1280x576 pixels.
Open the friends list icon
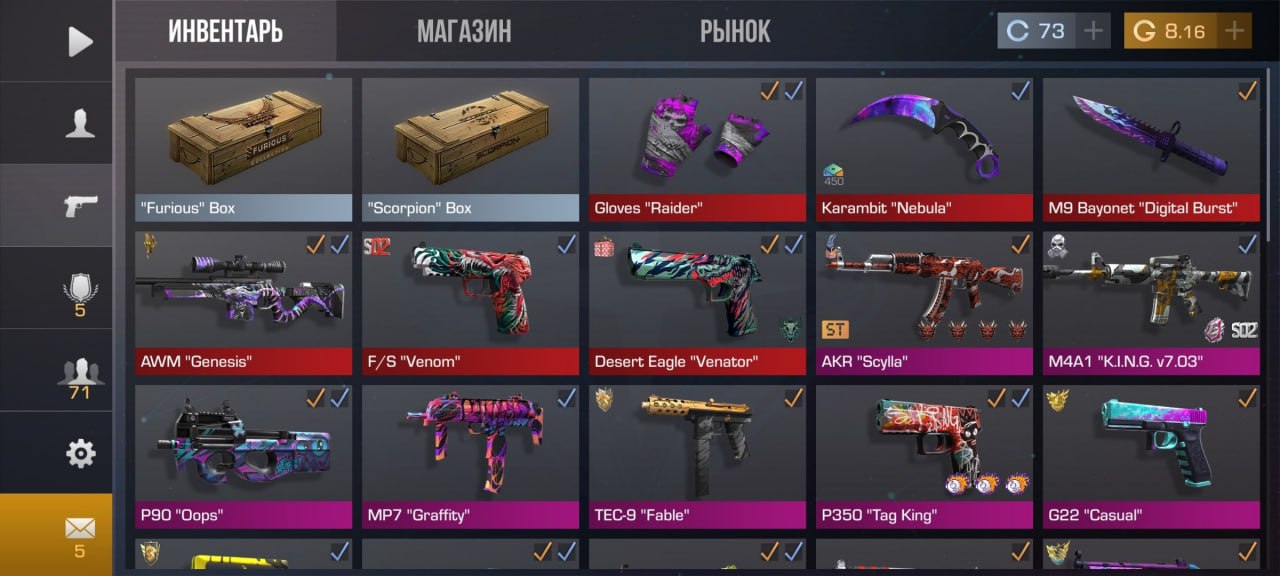pos(79,374)
